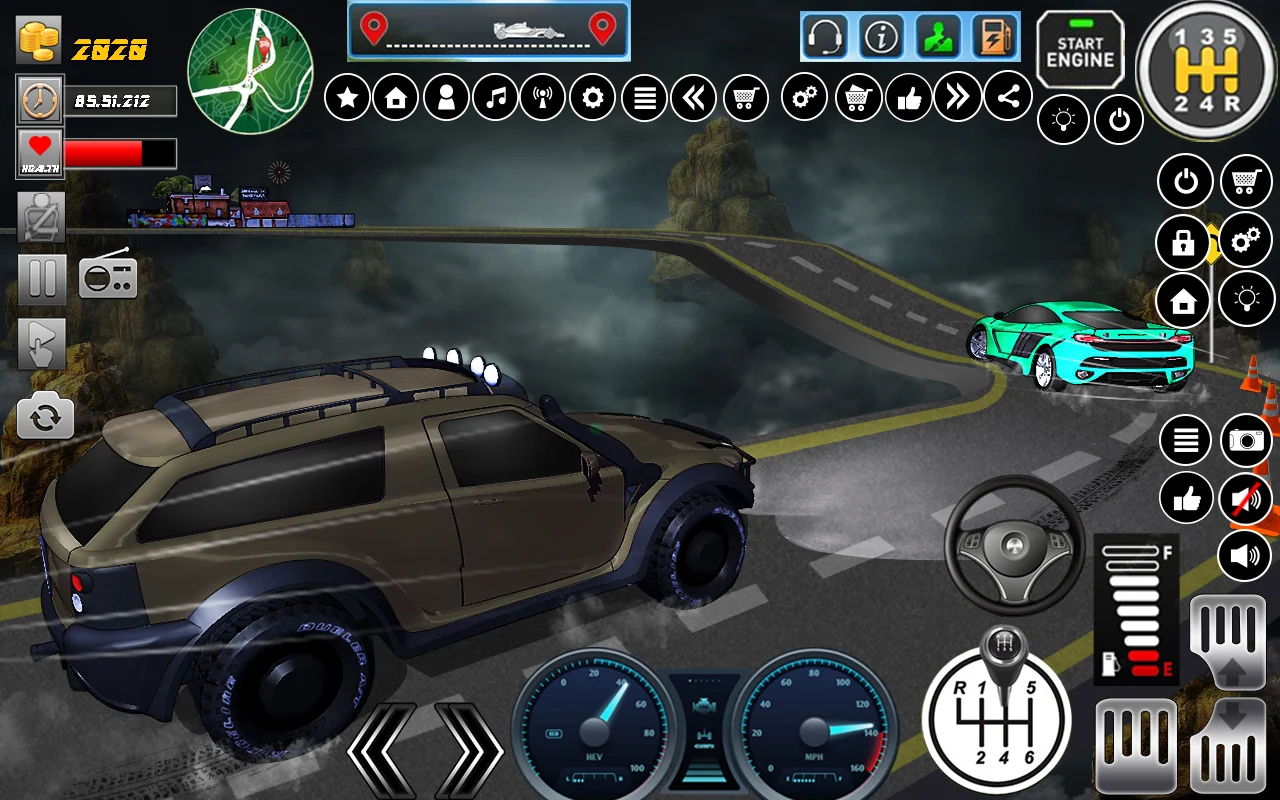
Task: Toggle the muted speaker icon
Action: coord(1246,498)
